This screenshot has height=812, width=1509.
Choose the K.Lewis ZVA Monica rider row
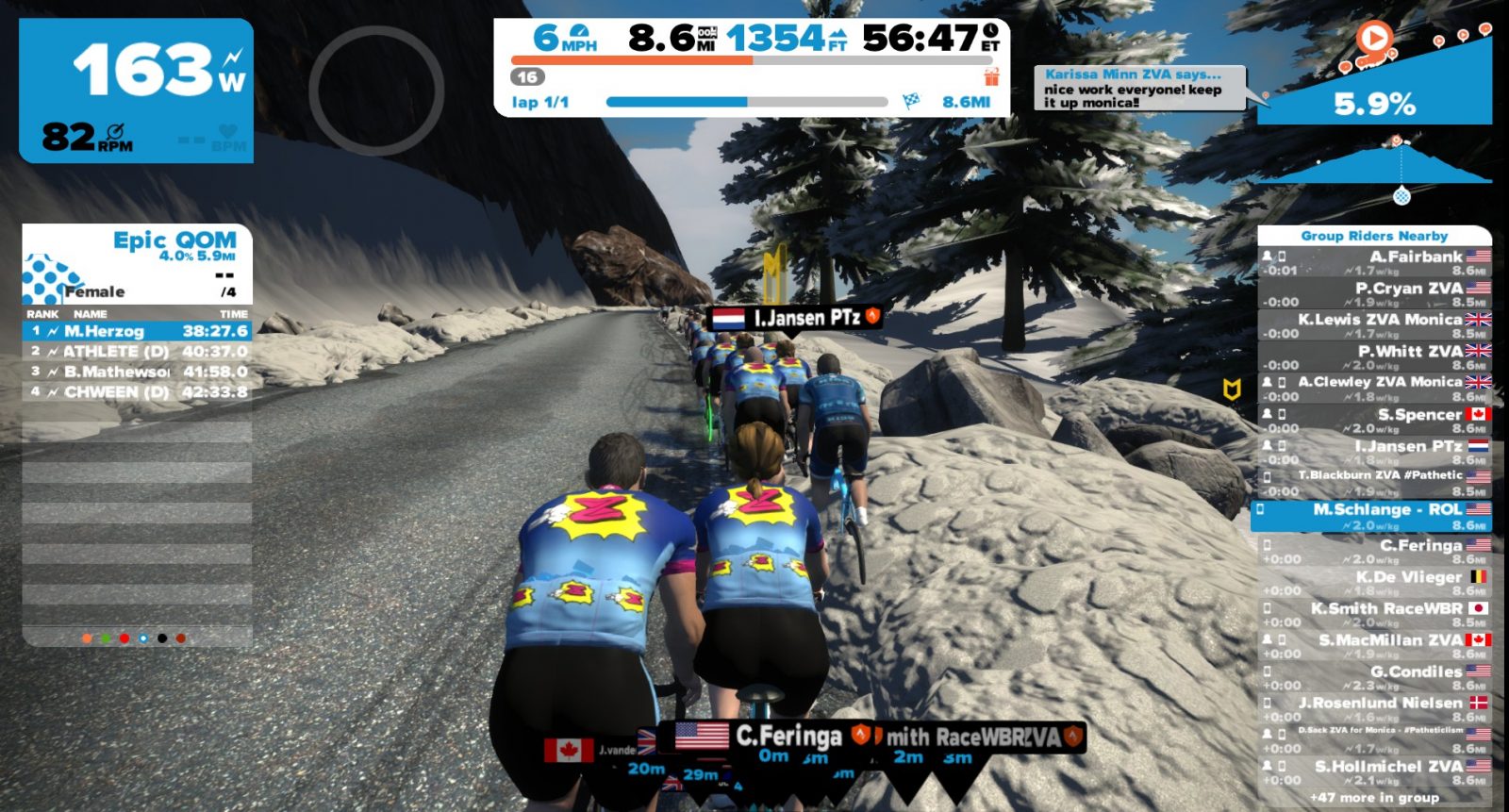pyautogui.click(x=1375, y=326)
